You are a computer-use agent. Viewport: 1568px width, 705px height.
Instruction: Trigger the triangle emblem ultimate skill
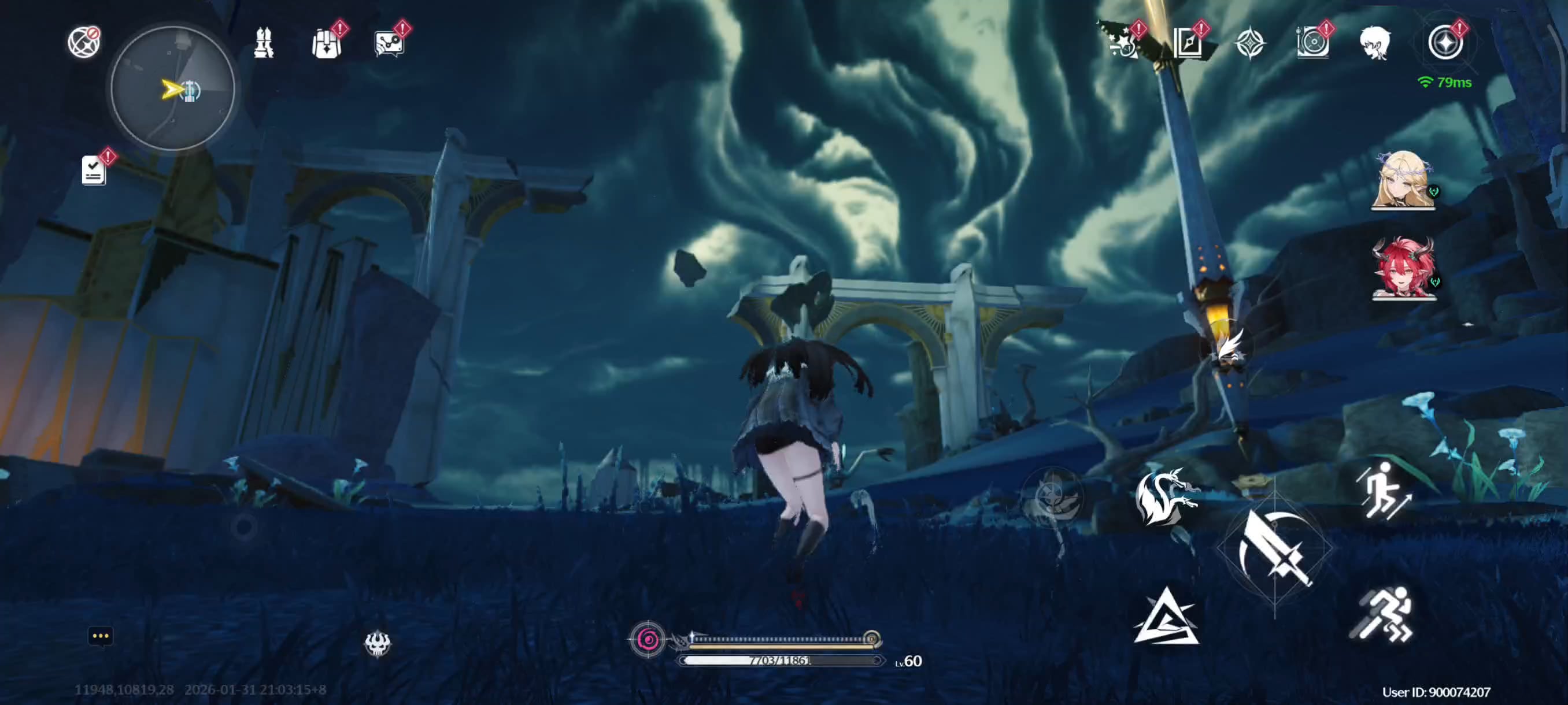[x=1166, y=617]
